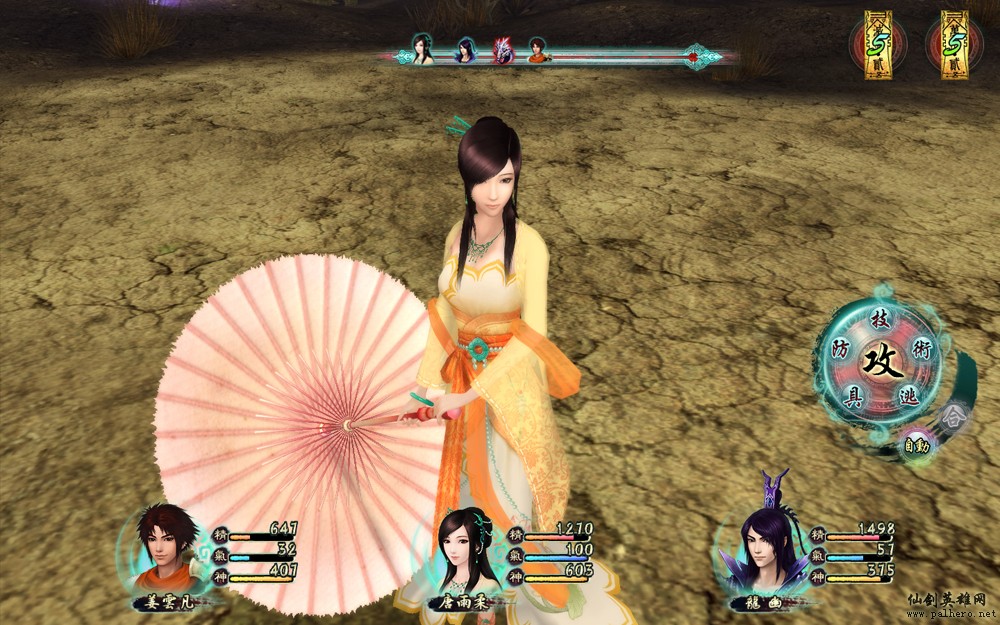Image resolution: width=1000 pixels, height=625 pixels.
Task: Choose the central 攻 attack command
Action: pyautogui.click(x=882, y=359)
